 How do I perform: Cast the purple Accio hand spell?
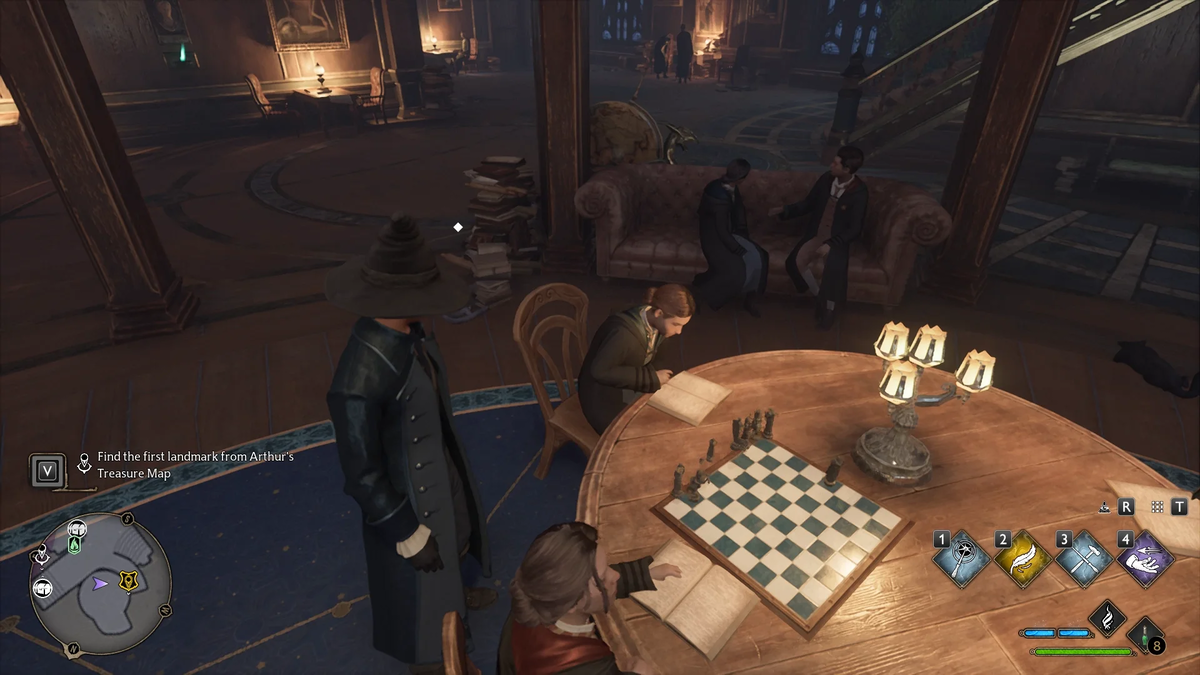pyautogui.click(x=1146, y=559)
